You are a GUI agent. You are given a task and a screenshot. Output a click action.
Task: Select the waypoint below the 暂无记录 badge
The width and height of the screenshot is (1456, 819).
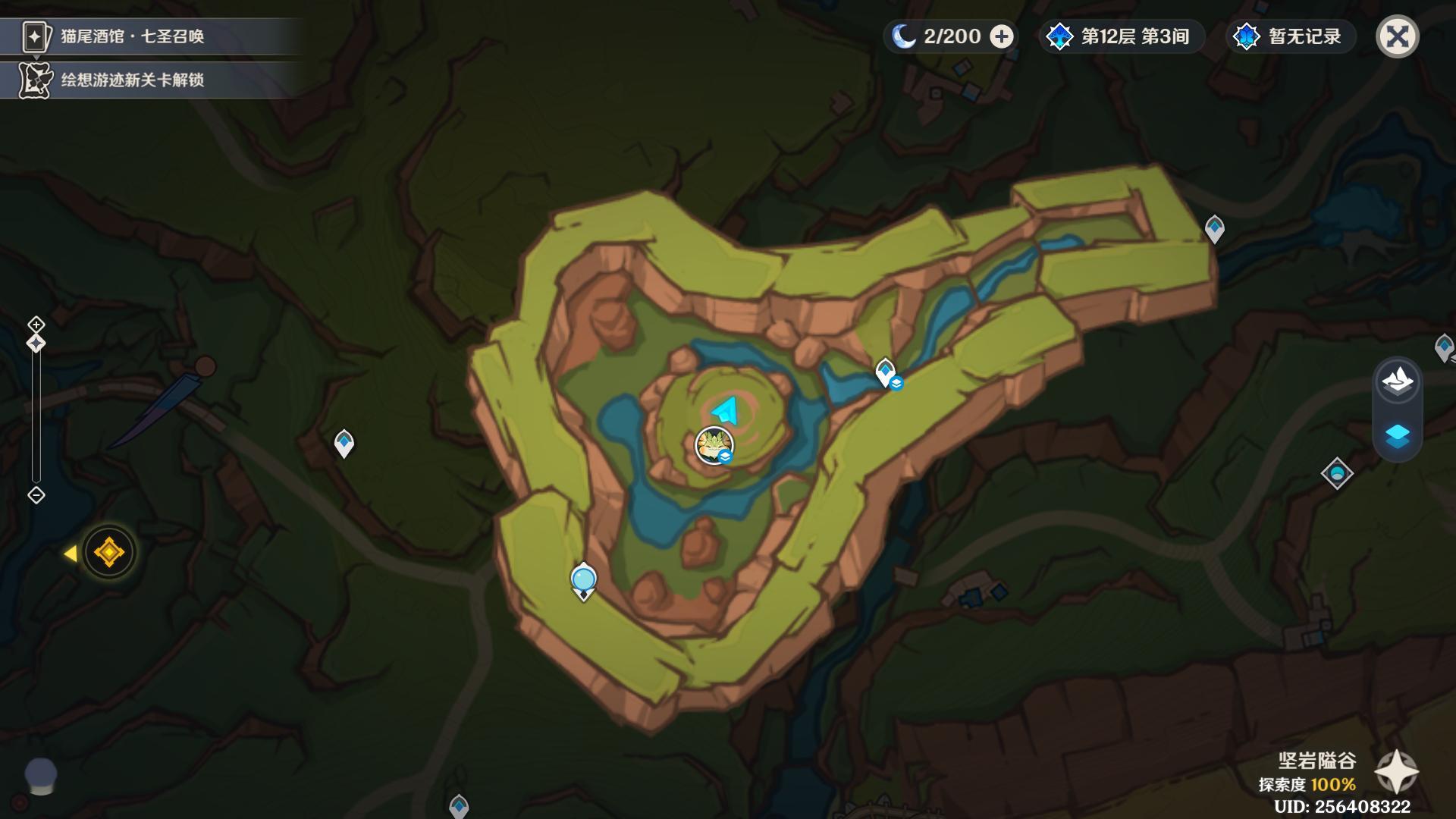coord(1215,227)
